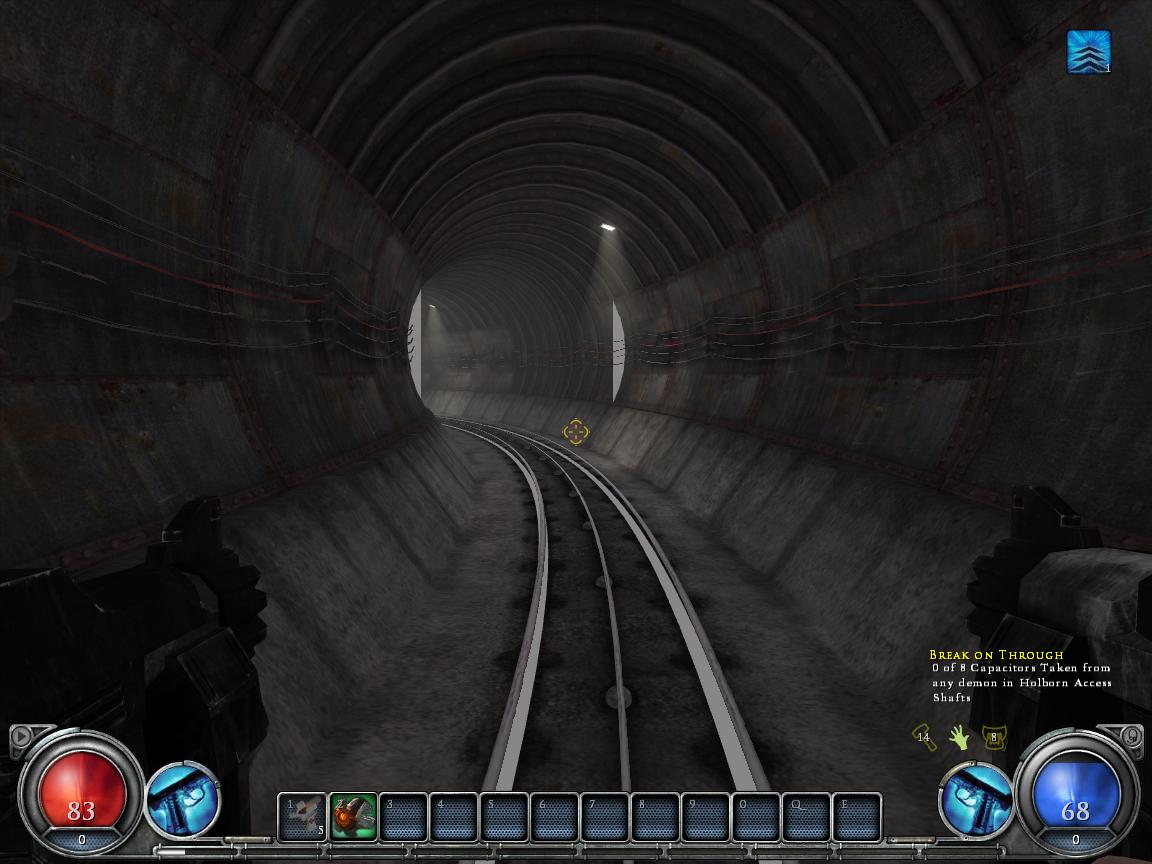Click the left weapon skill orb

183,800
